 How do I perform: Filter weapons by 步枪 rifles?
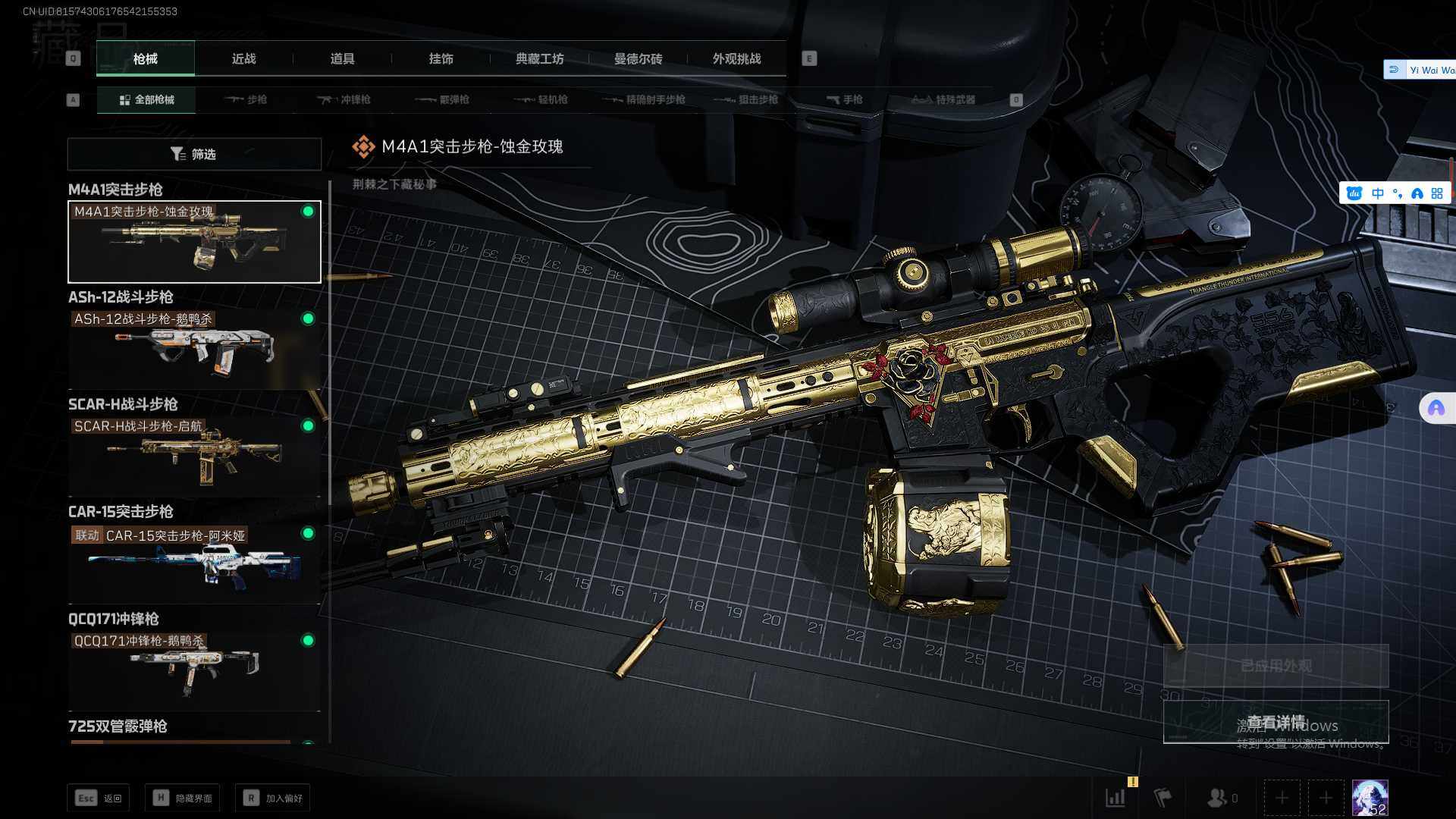pyautogui.click(x=246, y=99)
